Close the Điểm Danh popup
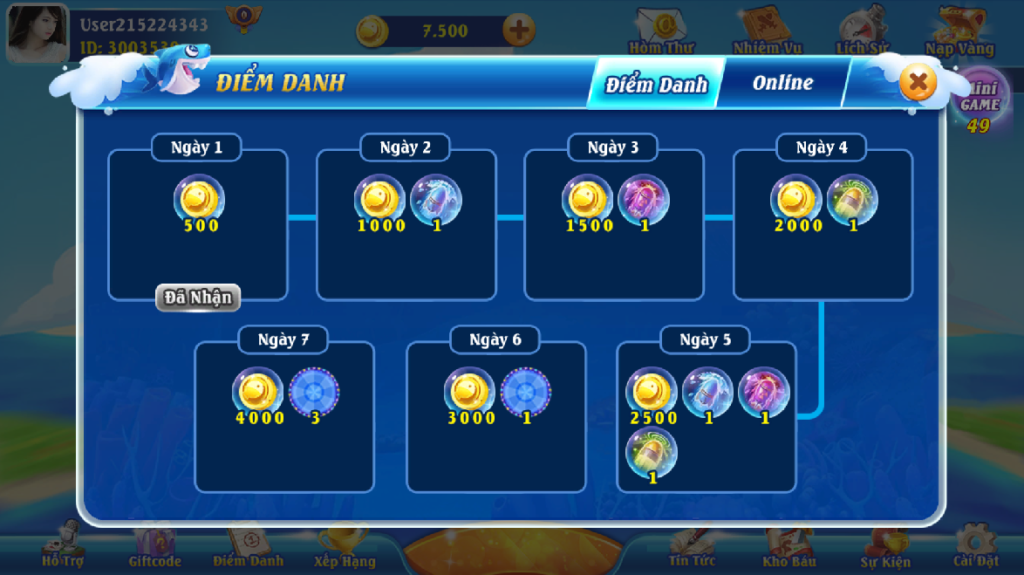 [x=918, y=82]
